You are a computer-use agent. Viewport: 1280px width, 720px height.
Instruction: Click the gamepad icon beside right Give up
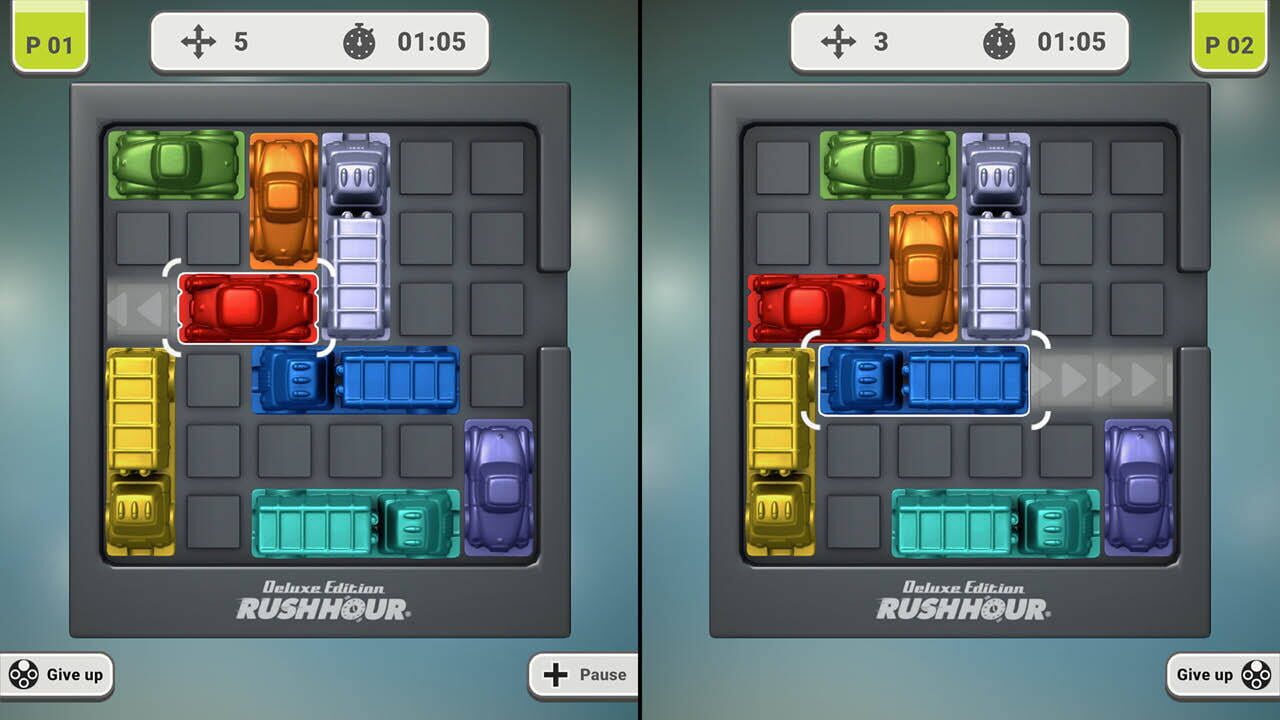point(1254,675)
